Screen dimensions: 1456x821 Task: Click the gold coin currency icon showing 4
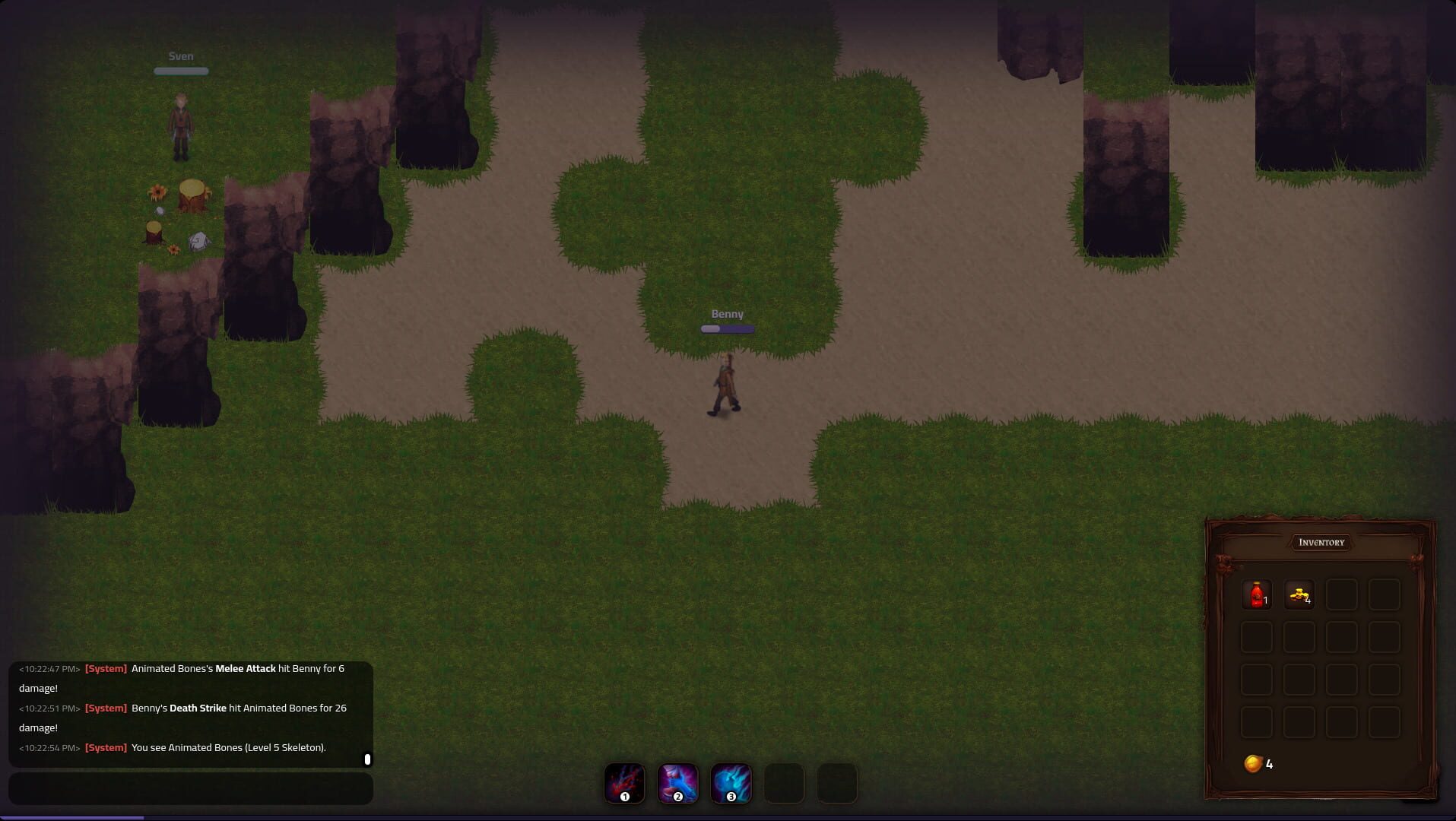[x=1253, y=764]
